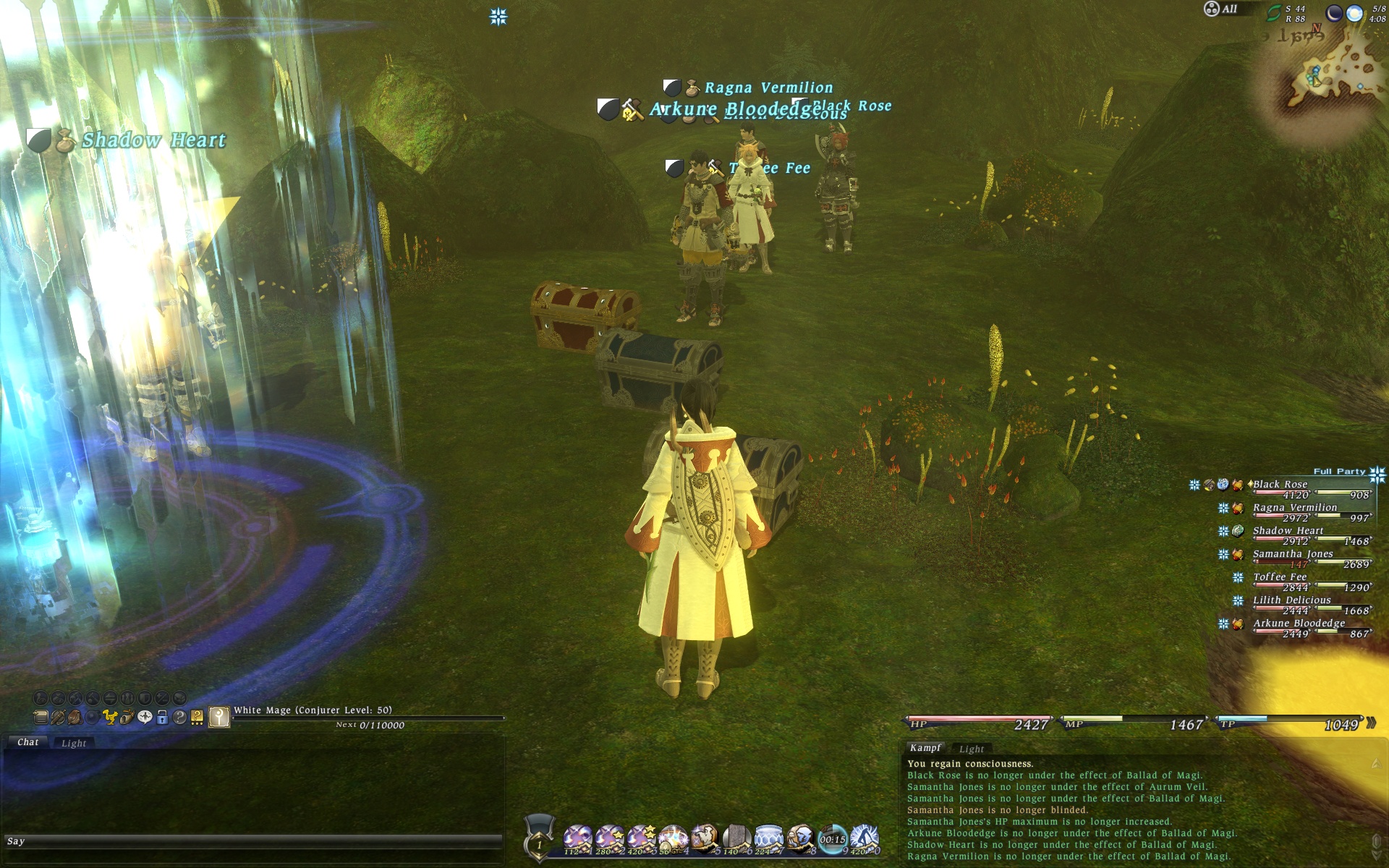This screenshot has width=1389, height=868.
Task: Open the grey question mark help icon
Action: [179, 718]
